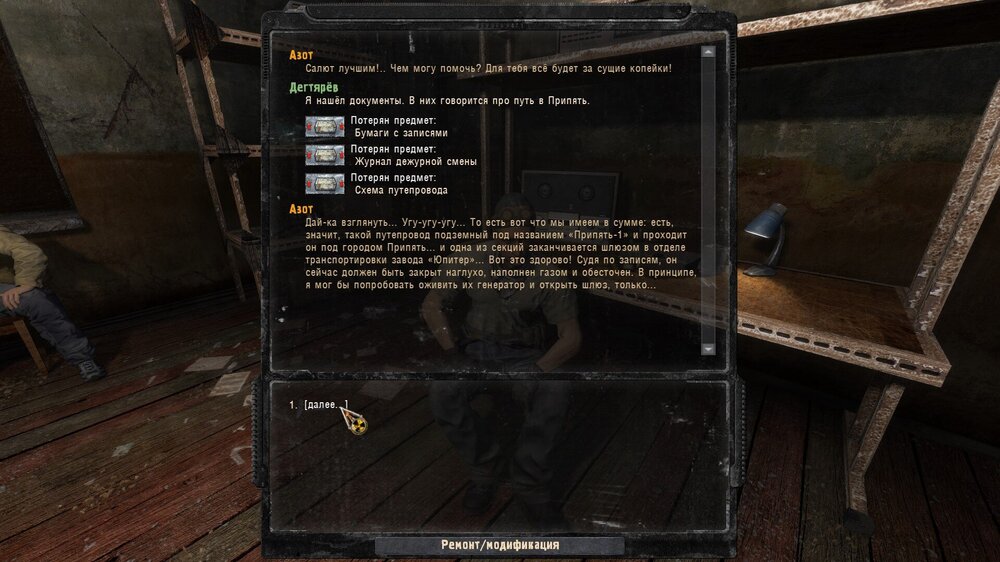Screen dimensions: 1000x562
Task: Click the dialogue scrollbar up arrow
Action: coord(708,52)
